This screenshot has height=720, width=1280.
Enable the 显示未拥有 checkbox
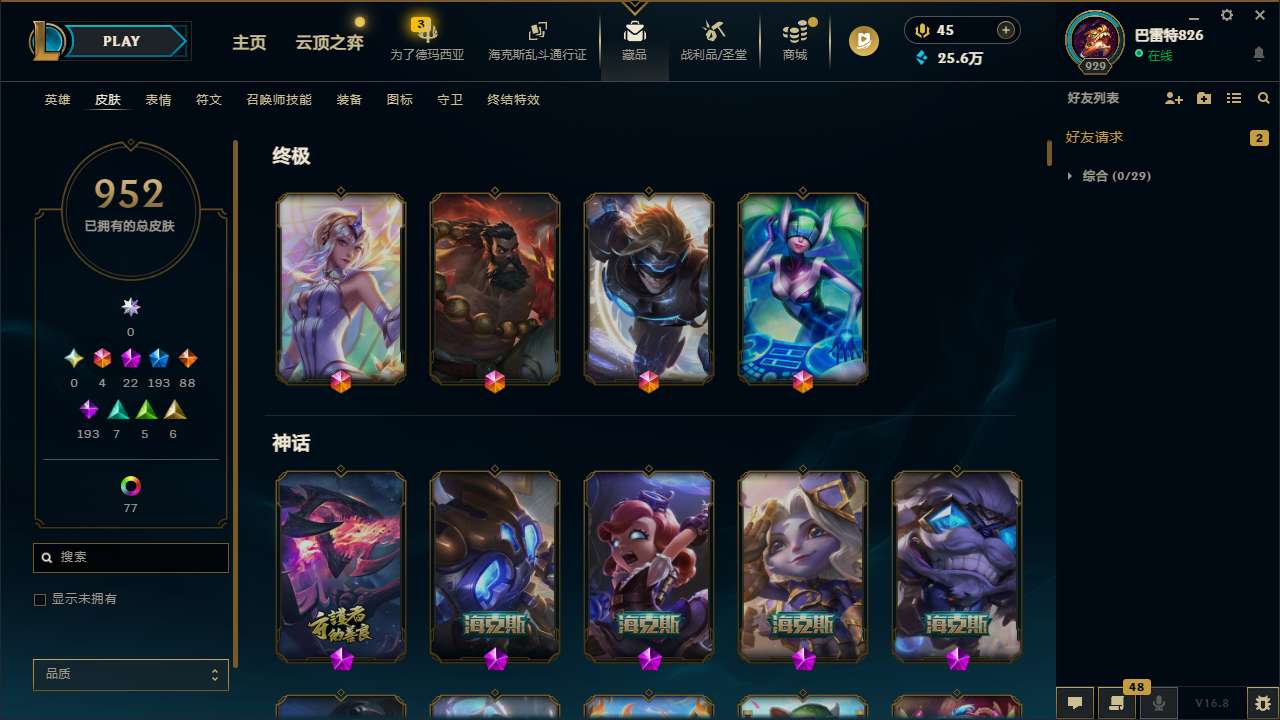point(40,599)
